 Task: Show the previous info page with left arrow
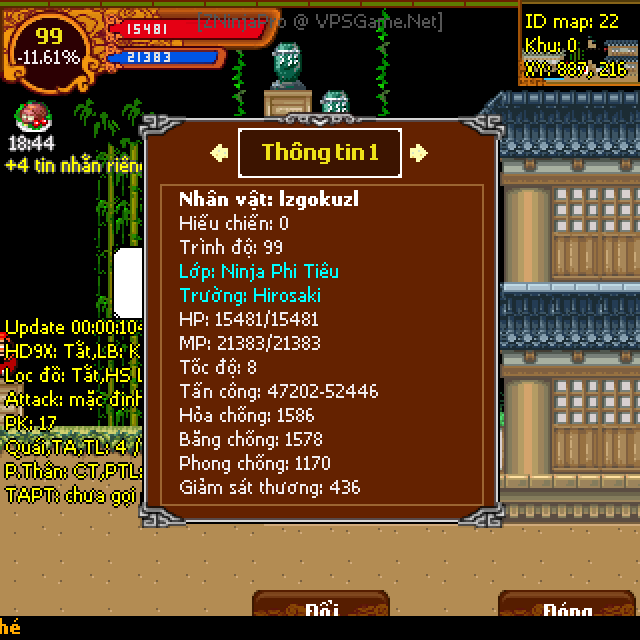pos(219,152)
